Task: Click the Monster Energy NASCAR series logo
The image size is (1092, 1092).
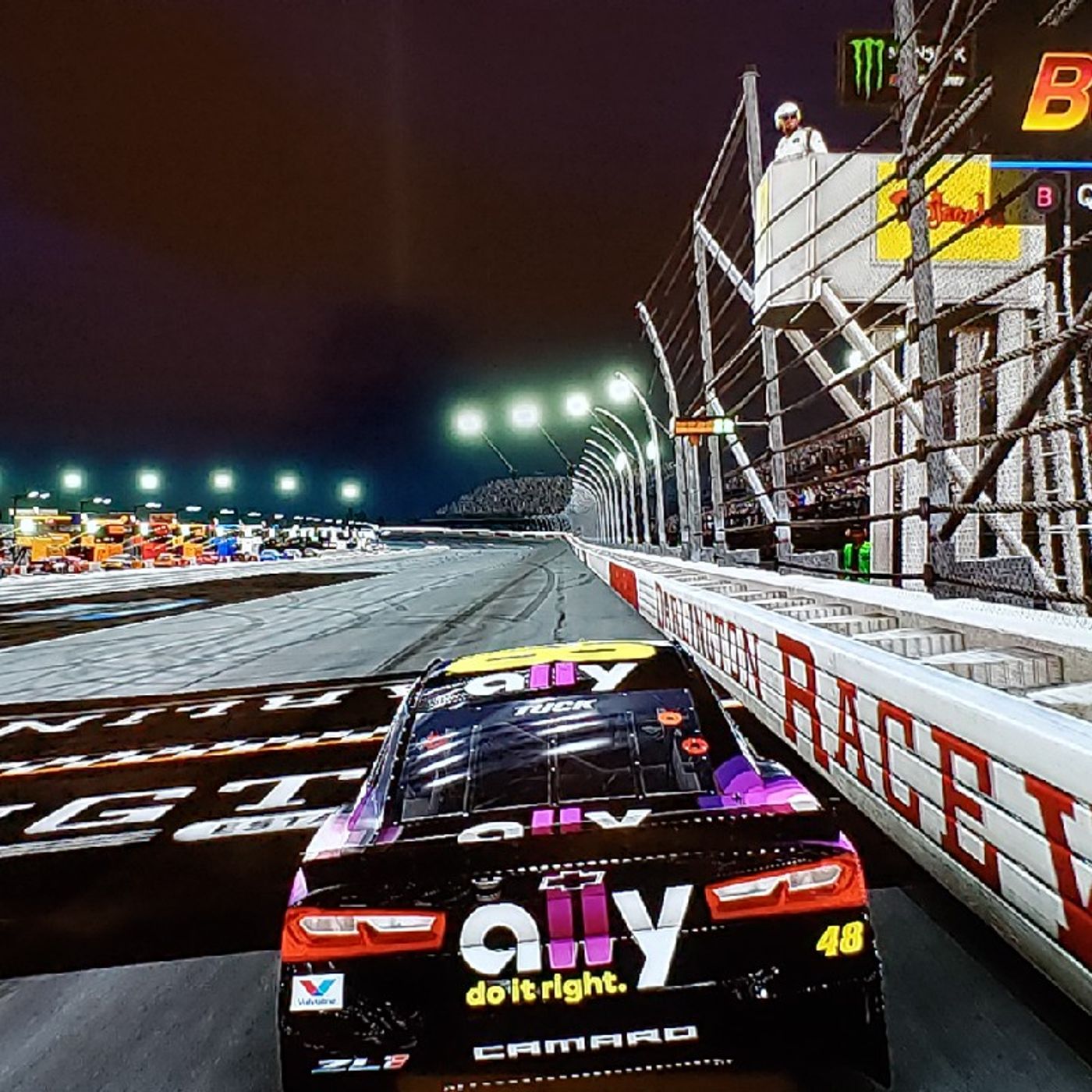Action: click(905, 66)
